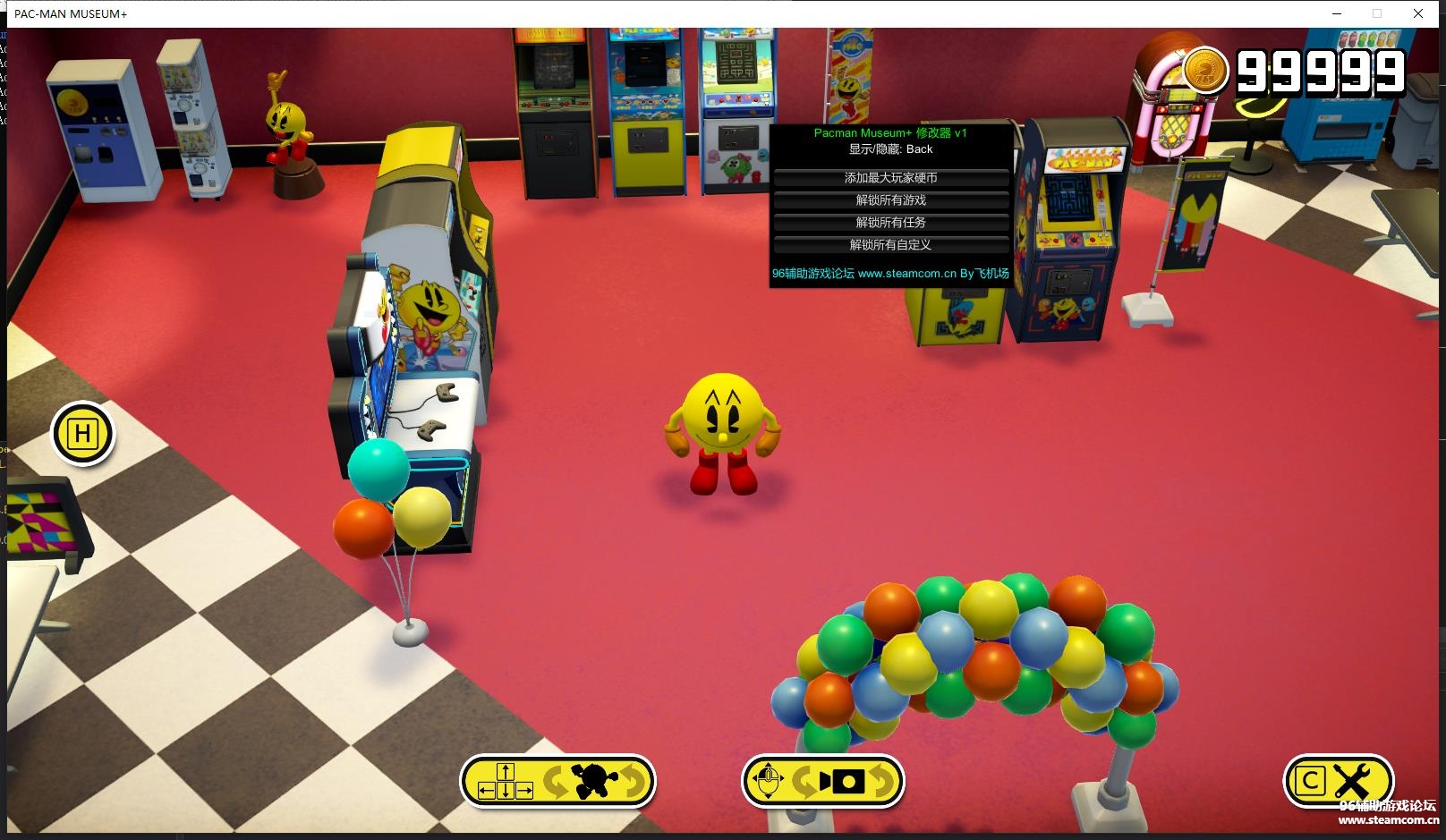Click the 添加最大玩家硬币 trainer button
The image size is (1446, 840).
[x=890, y=178]
